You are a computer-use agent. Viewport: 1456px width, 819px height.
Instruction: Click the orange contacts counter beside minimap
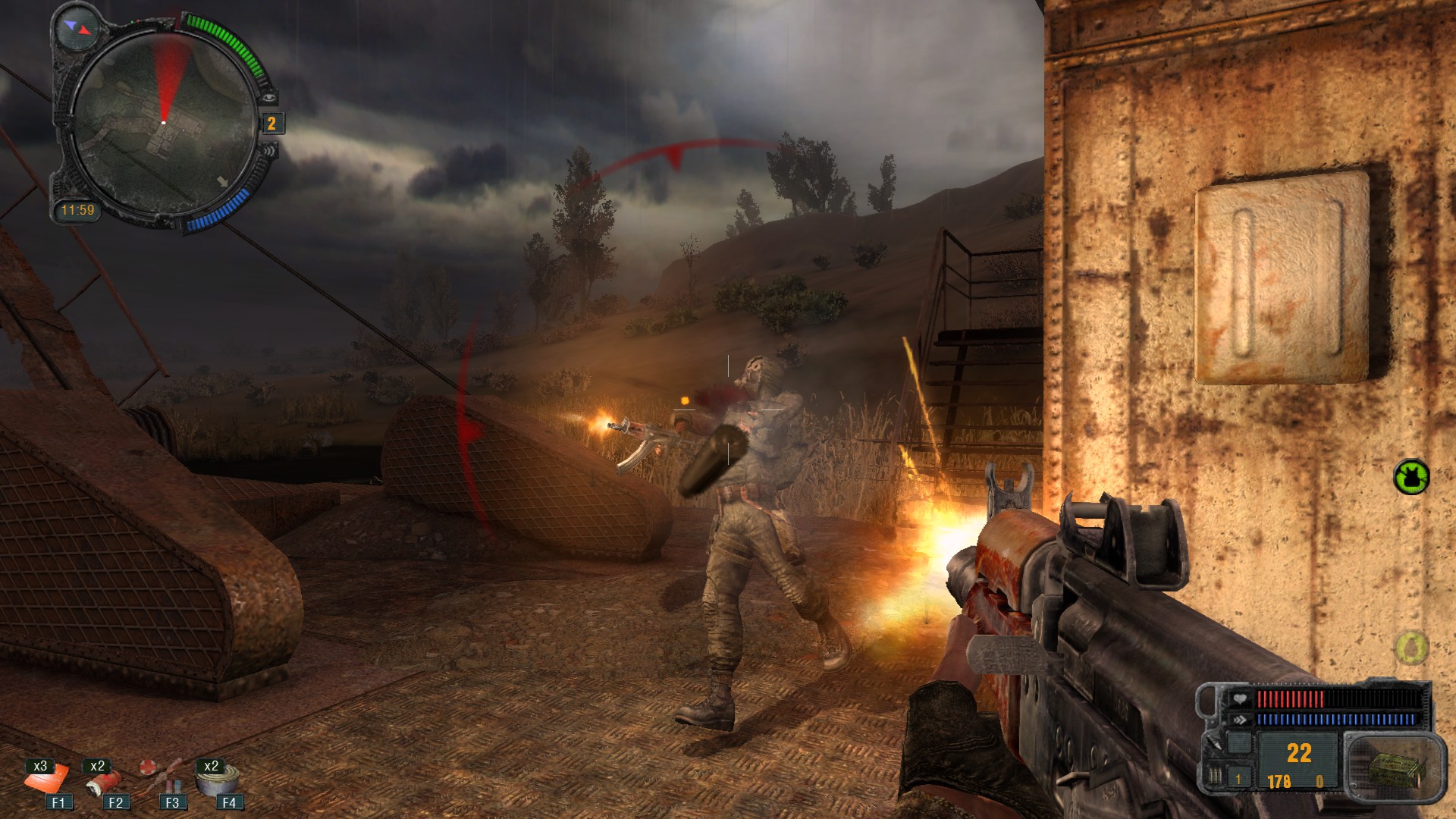point(271,124)
